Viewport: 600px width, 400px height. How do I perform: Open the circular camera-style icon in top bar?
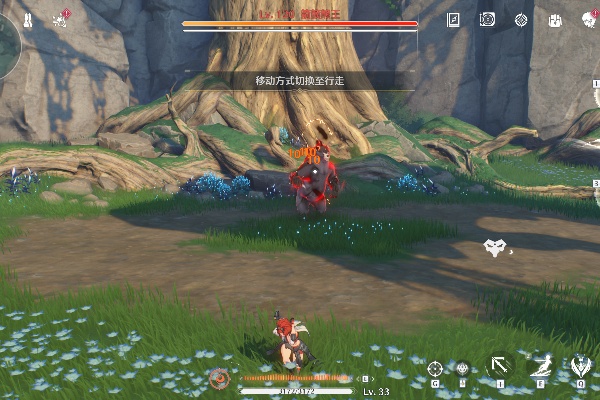click(x=487, y=20)
